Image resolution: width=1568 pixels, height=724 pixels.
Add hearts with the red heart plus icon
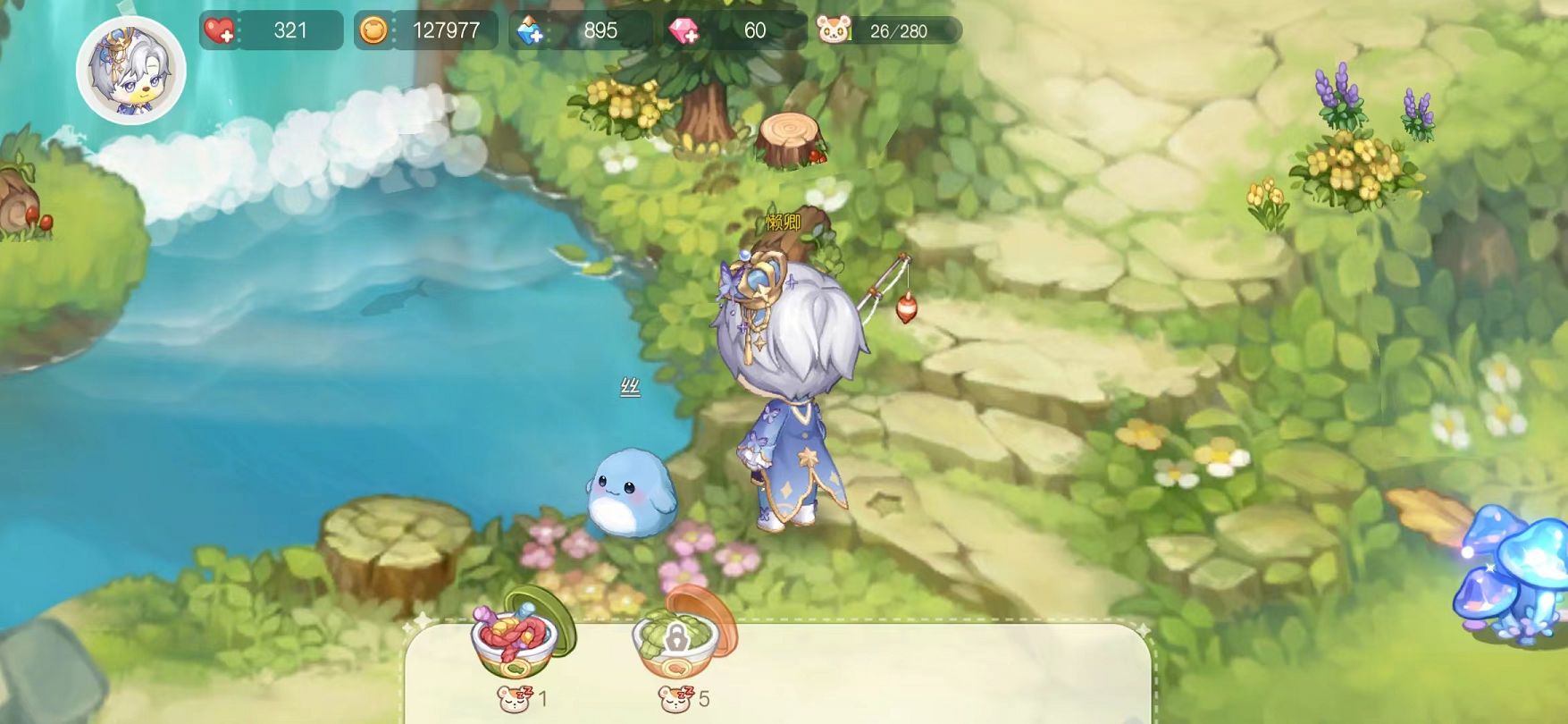[219, 31]
